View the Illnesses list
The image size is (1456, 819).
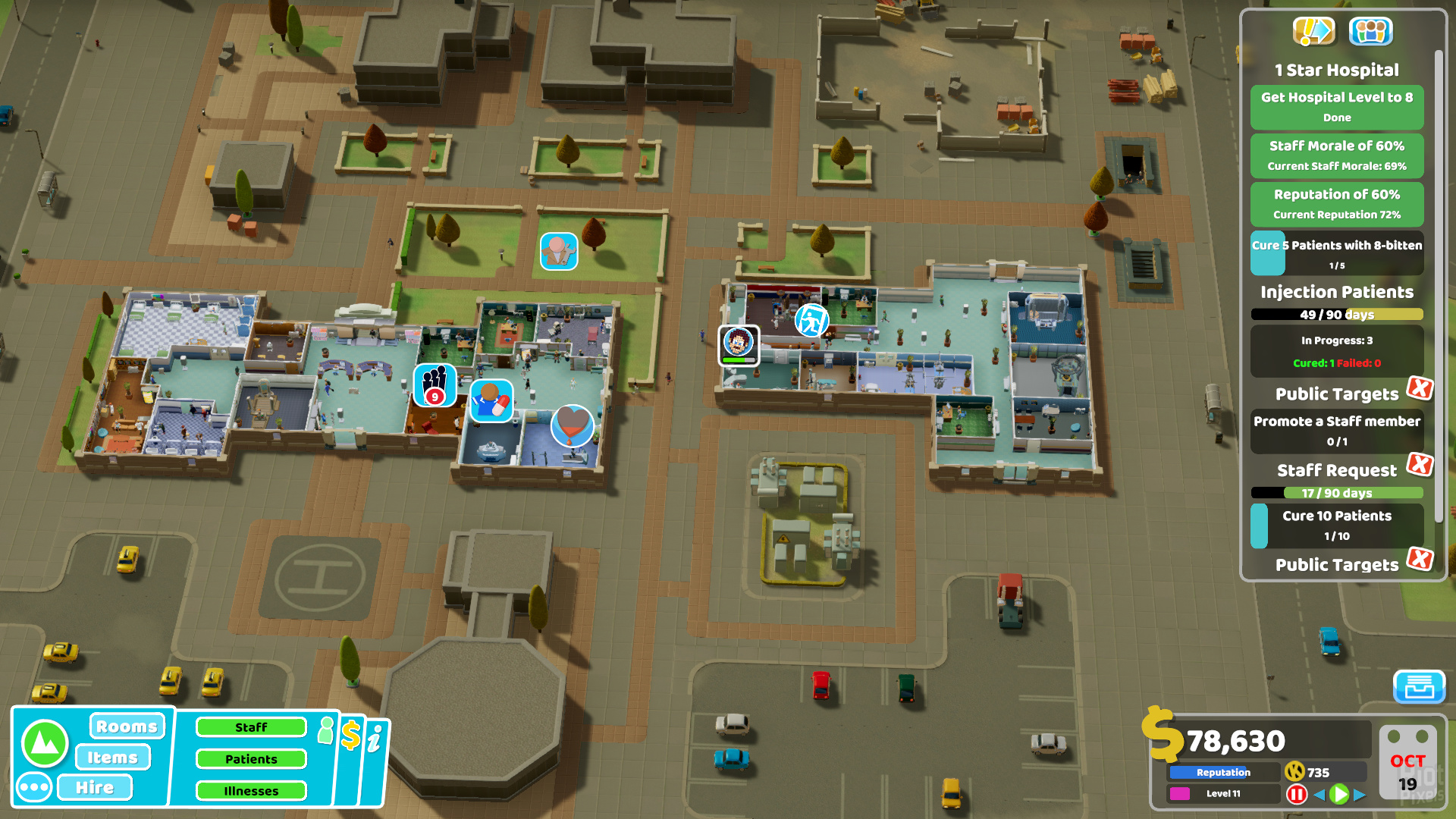(251, 791)
